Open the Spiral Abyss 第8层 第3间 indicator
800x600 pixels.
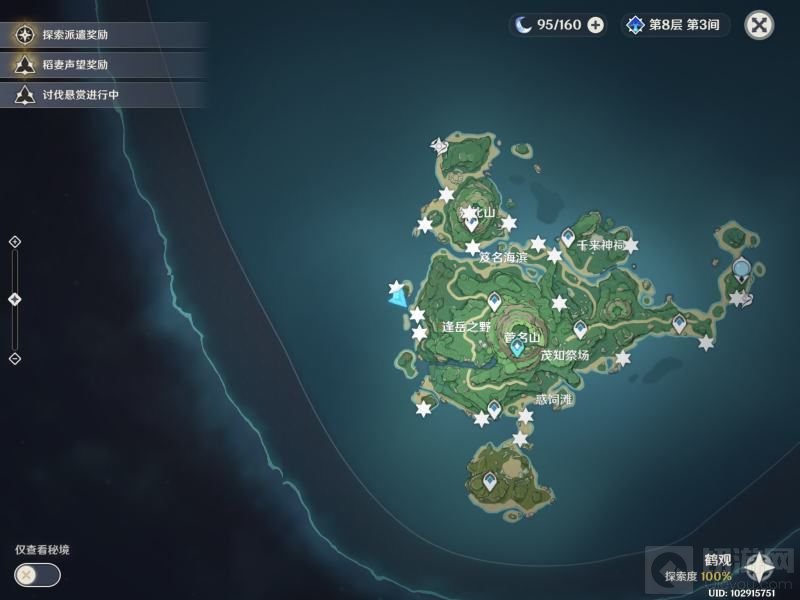click(x=675, y=25)
